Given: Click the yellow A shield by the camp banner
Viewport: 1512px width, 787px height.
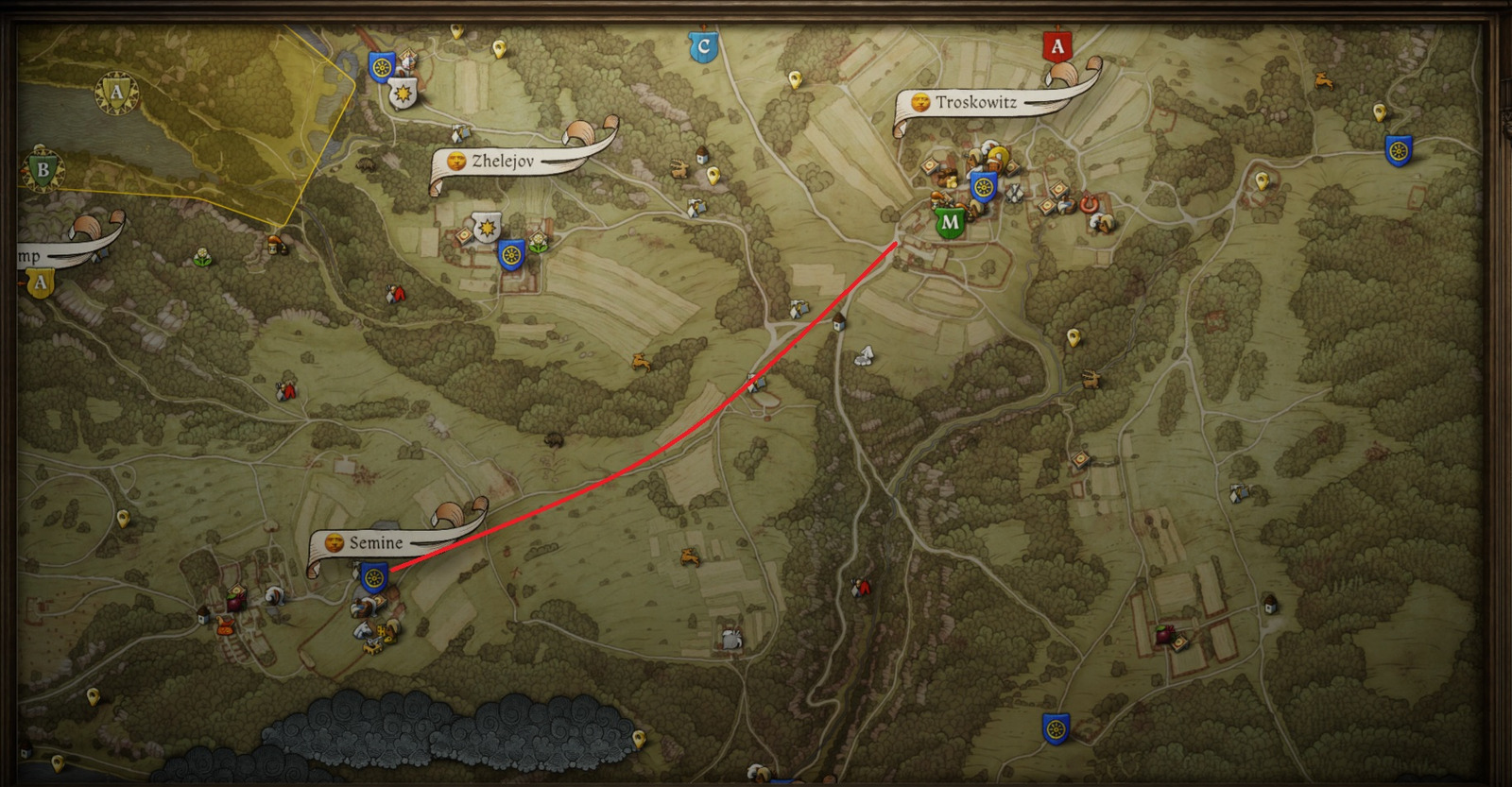Looking at the screenshot, I should [x=40, y=282].
